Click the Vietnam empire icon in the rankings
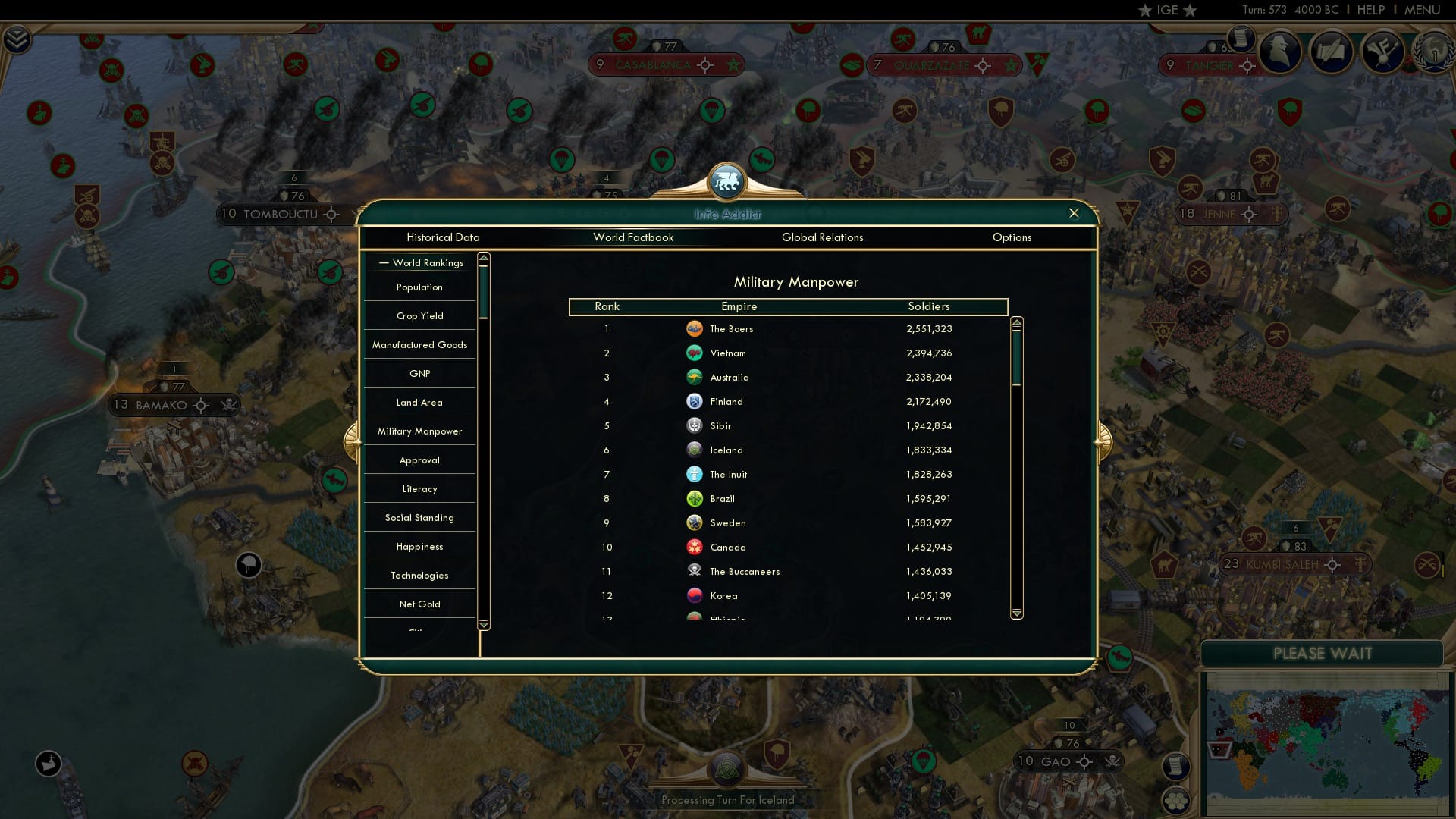 [x=695, y=353]
